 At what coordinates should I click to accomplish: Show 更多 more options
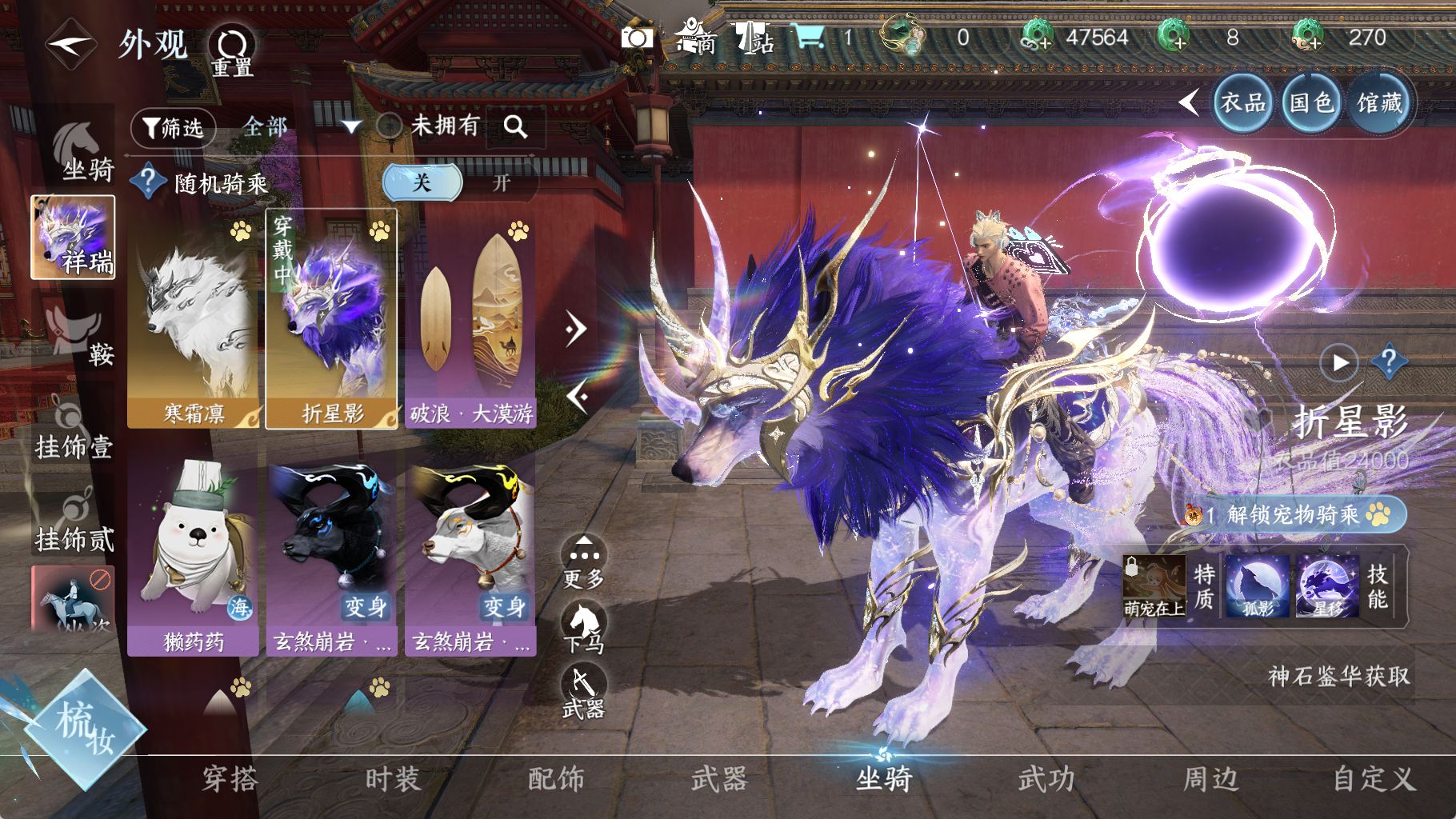[584, 562]
